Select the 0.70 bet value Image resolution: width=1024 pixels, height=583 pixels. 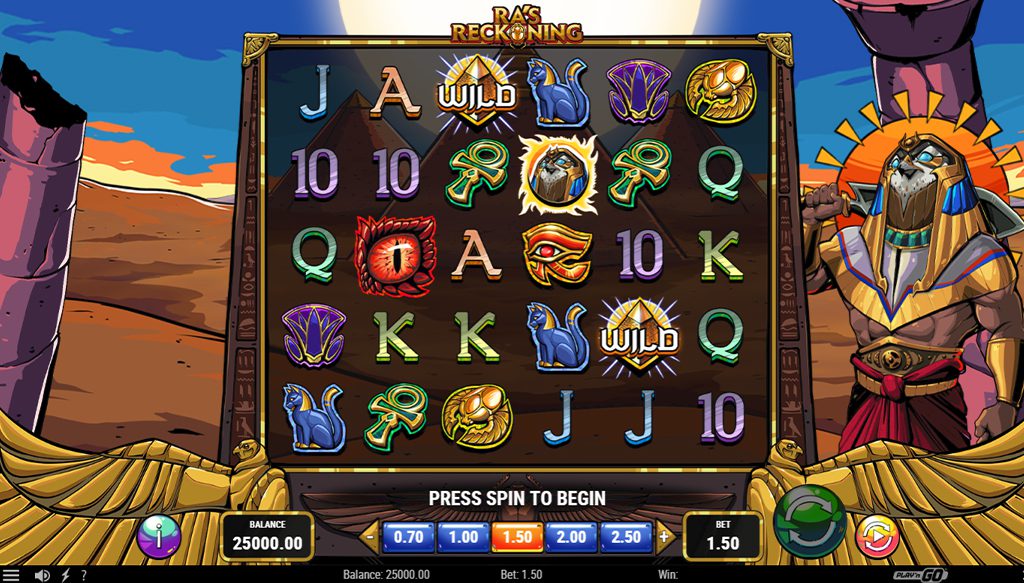[408, 537]
